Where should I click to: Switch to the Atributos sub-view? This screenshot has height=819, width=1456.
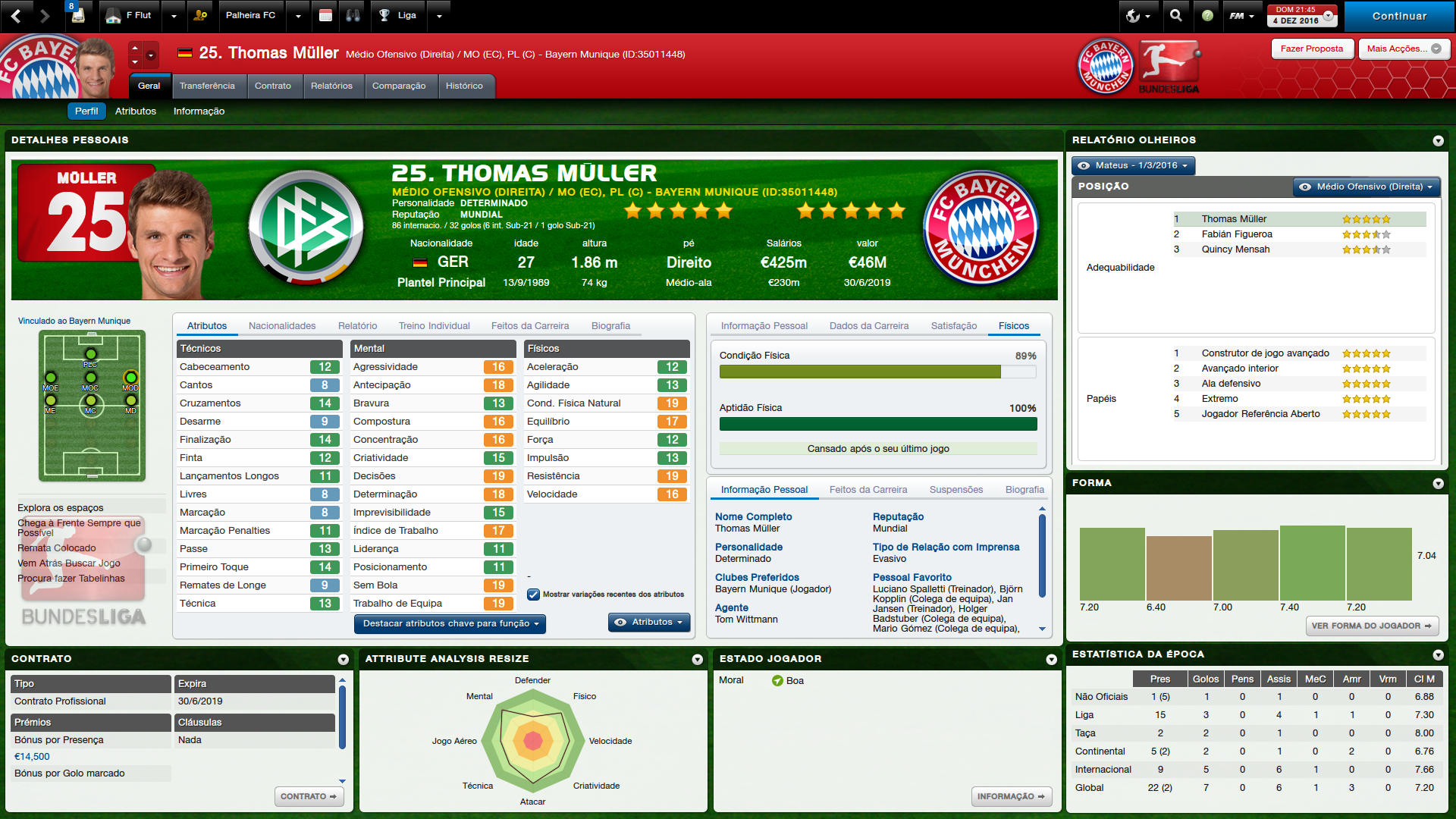136,111
